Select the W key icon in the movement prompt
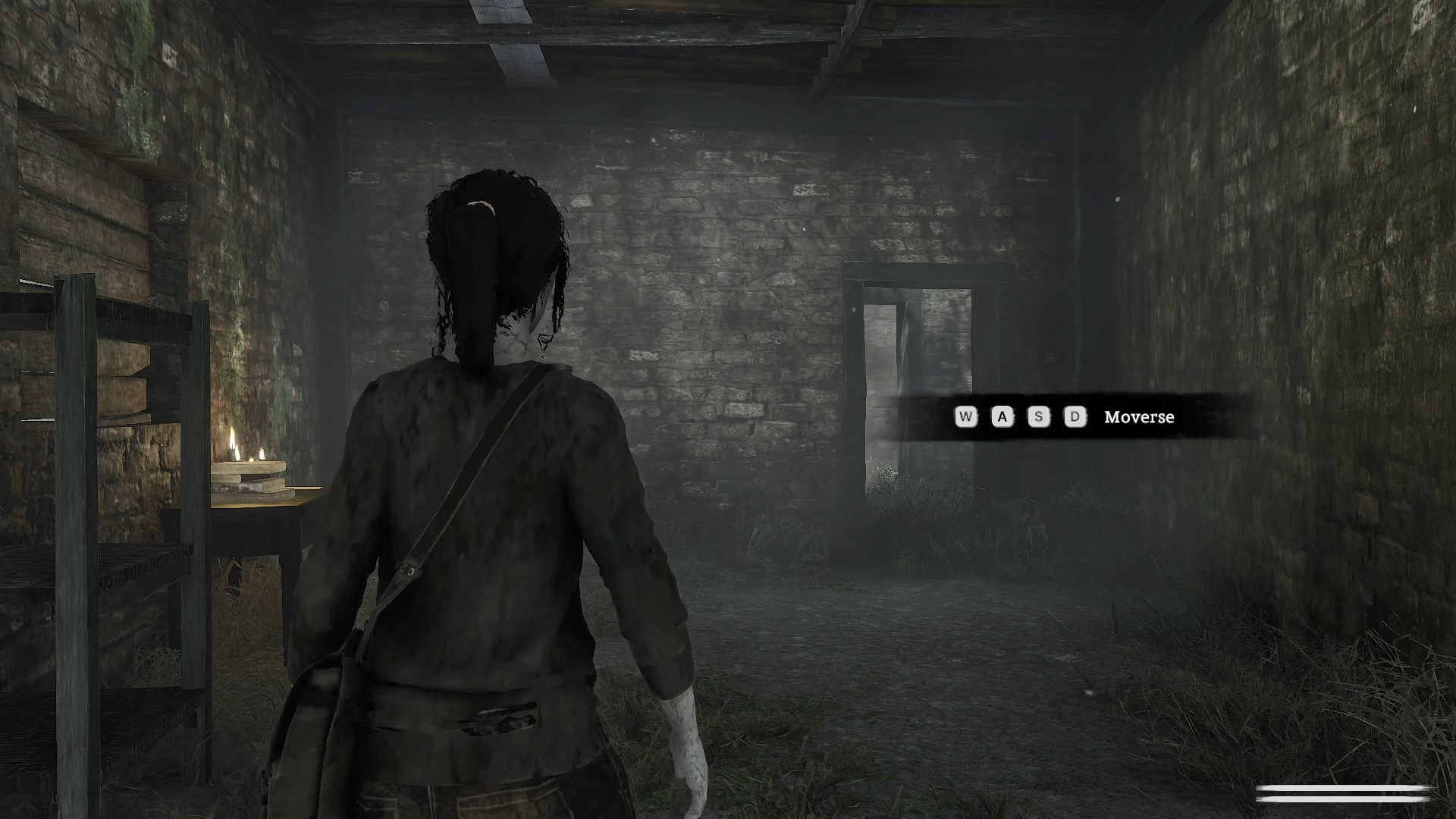1456x819 pixels. [965, 417]
